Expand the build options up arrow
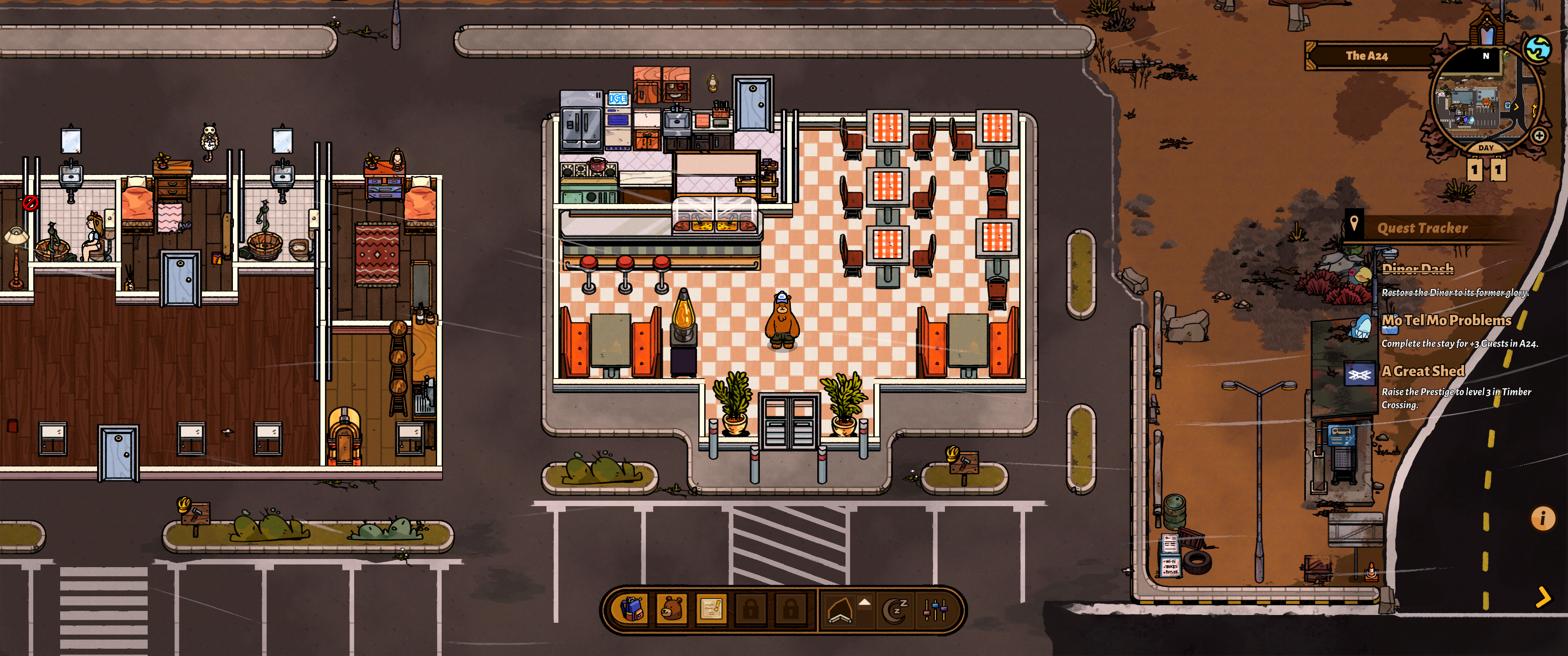The width and height of the screenshot is (1568, 656). coord(864,602)
